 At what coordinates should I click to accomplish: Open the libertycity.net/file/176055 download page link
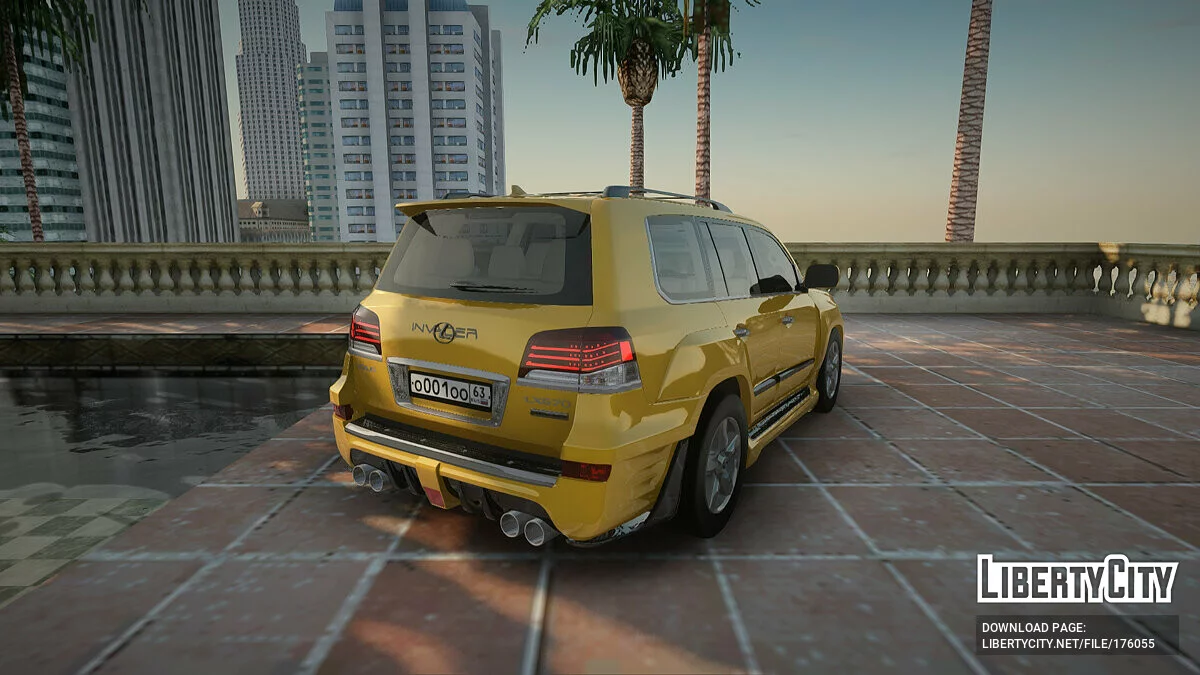coord(1068,644)
